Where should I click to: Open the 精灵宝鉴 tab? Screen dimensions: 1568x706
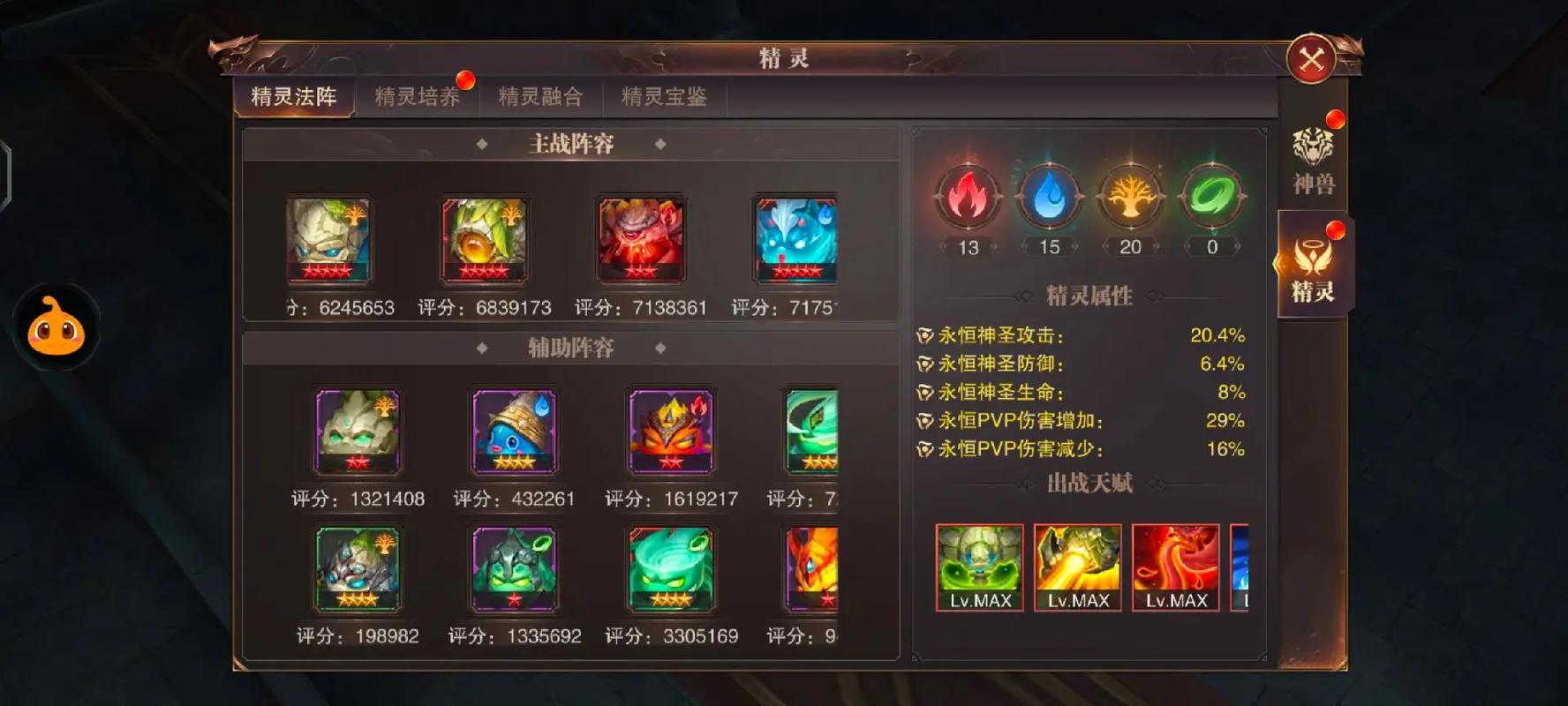pyautogui.click(x=662, y=97)
